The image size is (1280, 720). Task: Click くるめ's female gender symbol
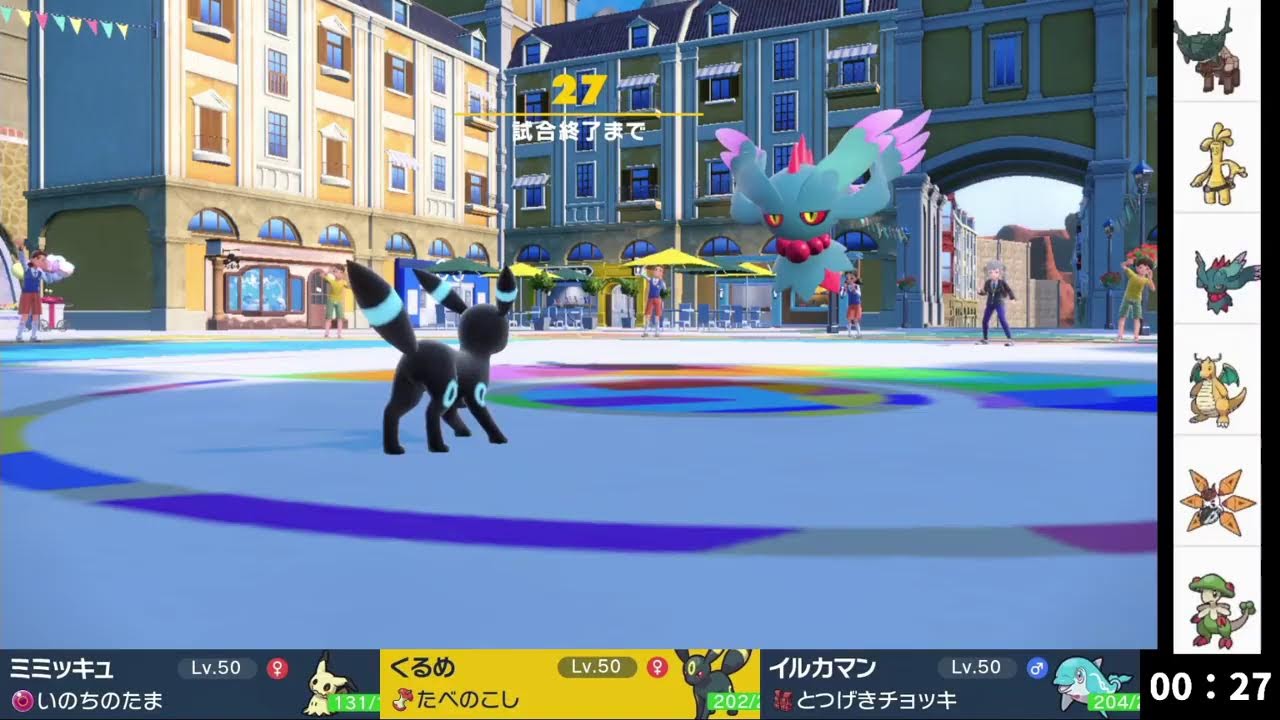[x=657, y=666]
